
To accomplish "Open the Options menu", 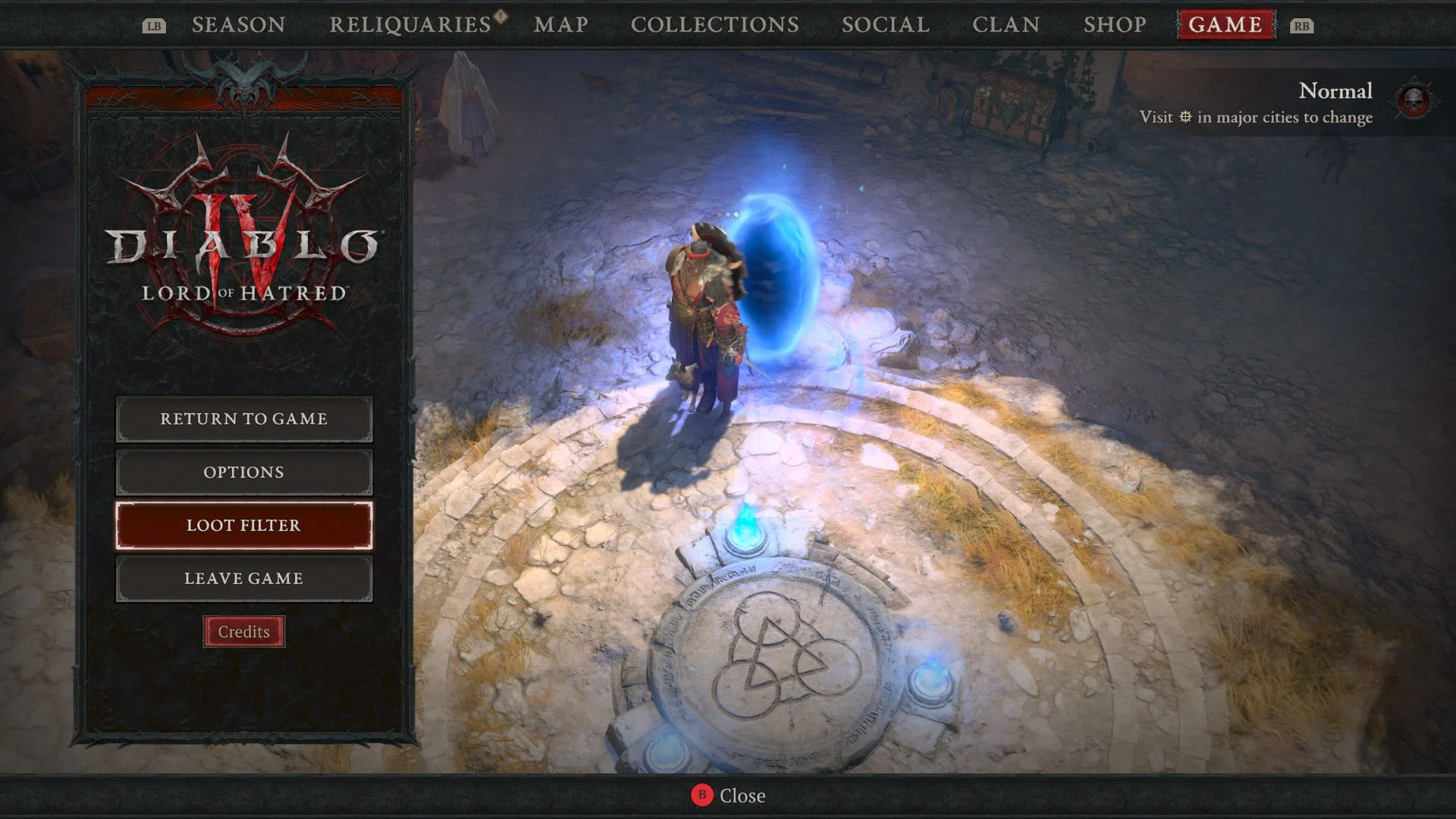I will 243,472.
